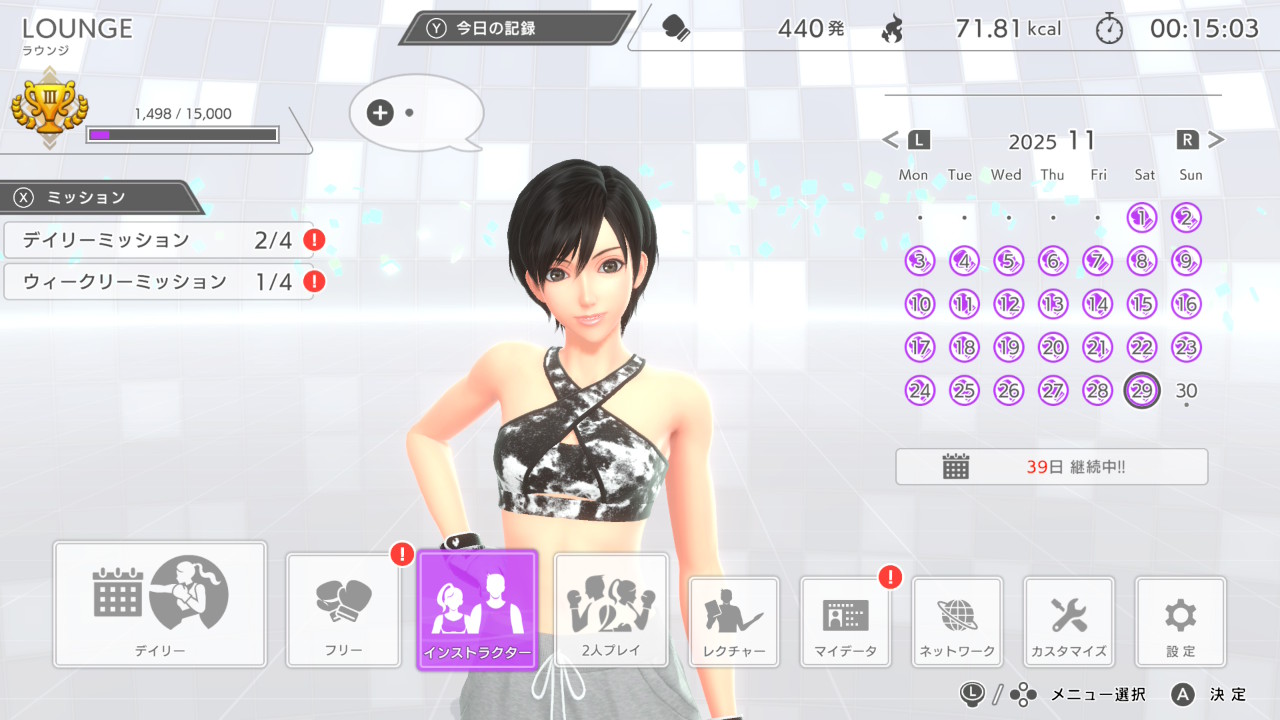Show 今日の記録 today's record tab

pyautogui.click(x=515, y=28)
